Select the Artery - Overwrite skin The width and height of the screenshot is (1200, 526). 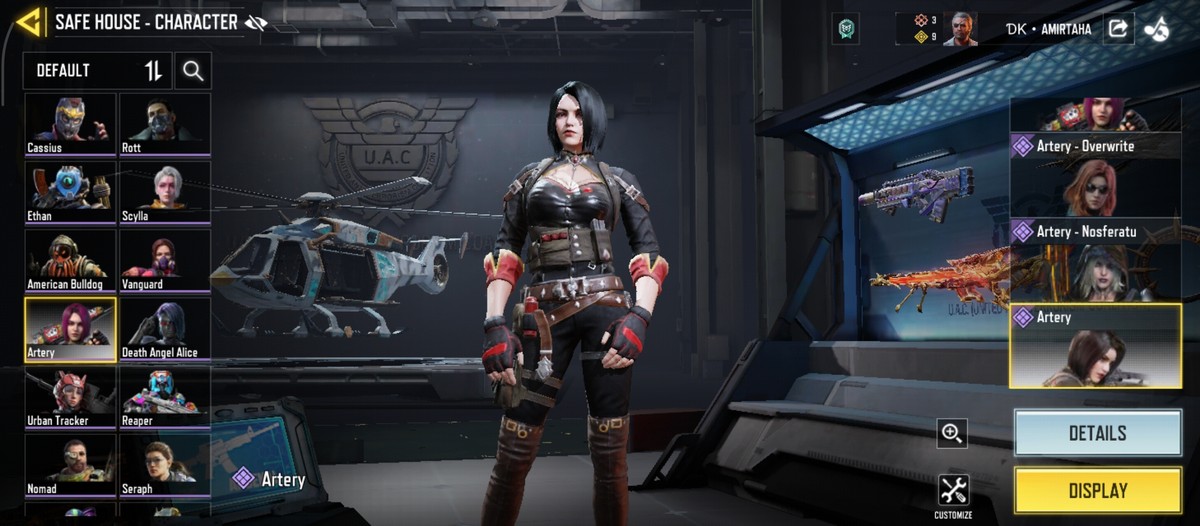pyautogui.click(x=1095, y=174)
